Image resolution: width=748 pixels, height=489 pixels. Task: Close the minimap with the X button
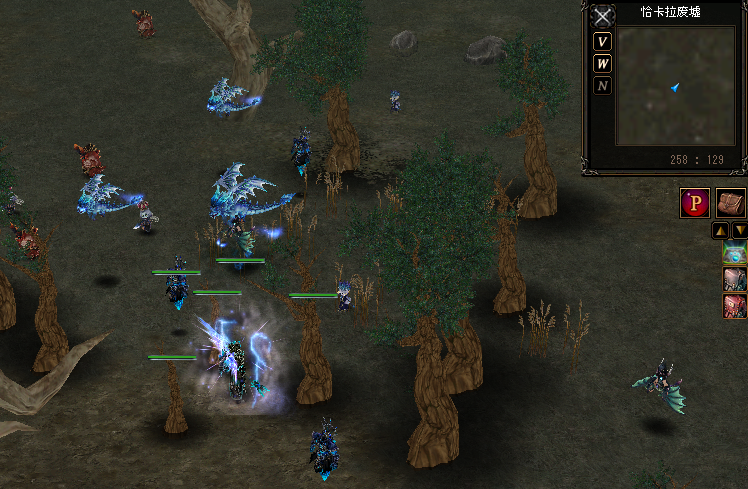click(x=602, y=16)
